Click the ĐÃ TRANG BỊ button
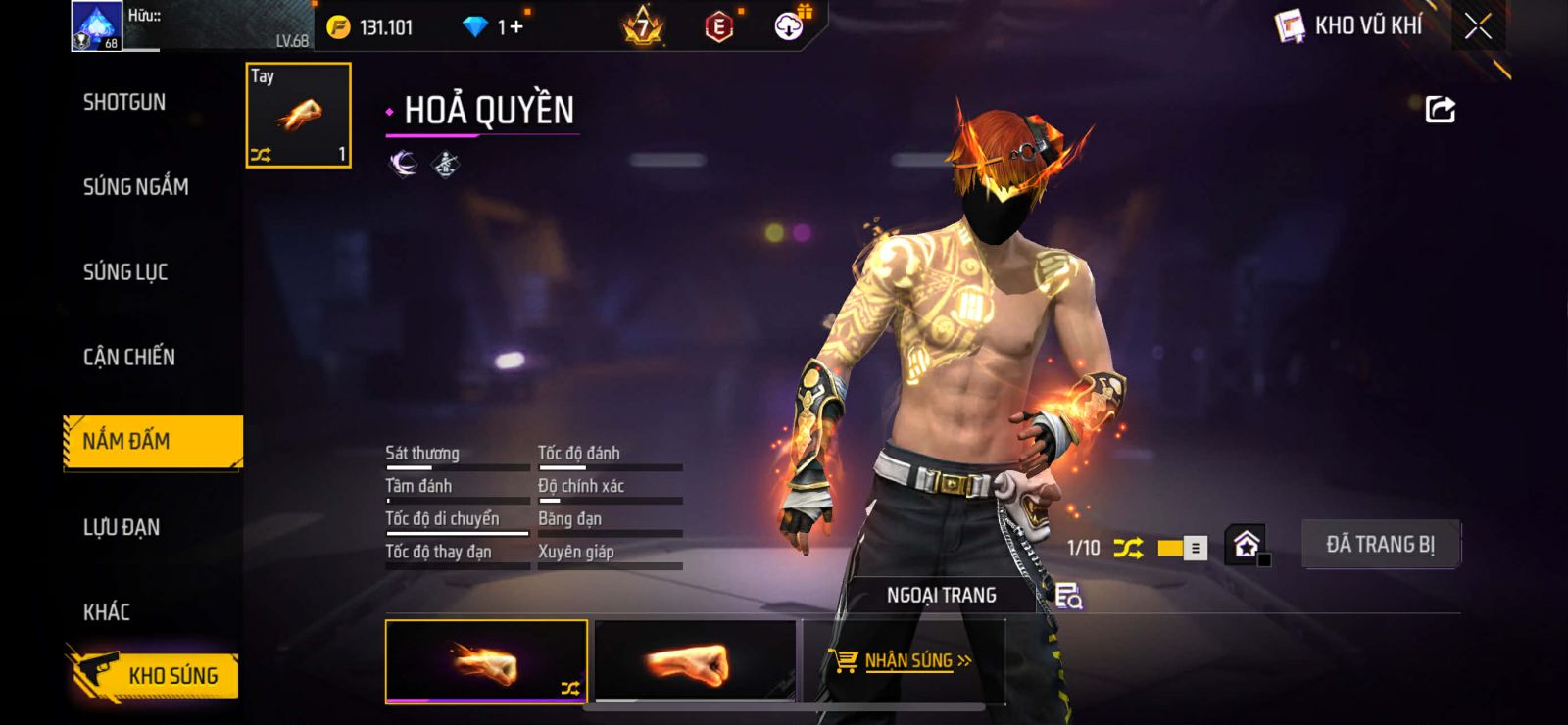The image size is (1568, 725). [1380, 545]
